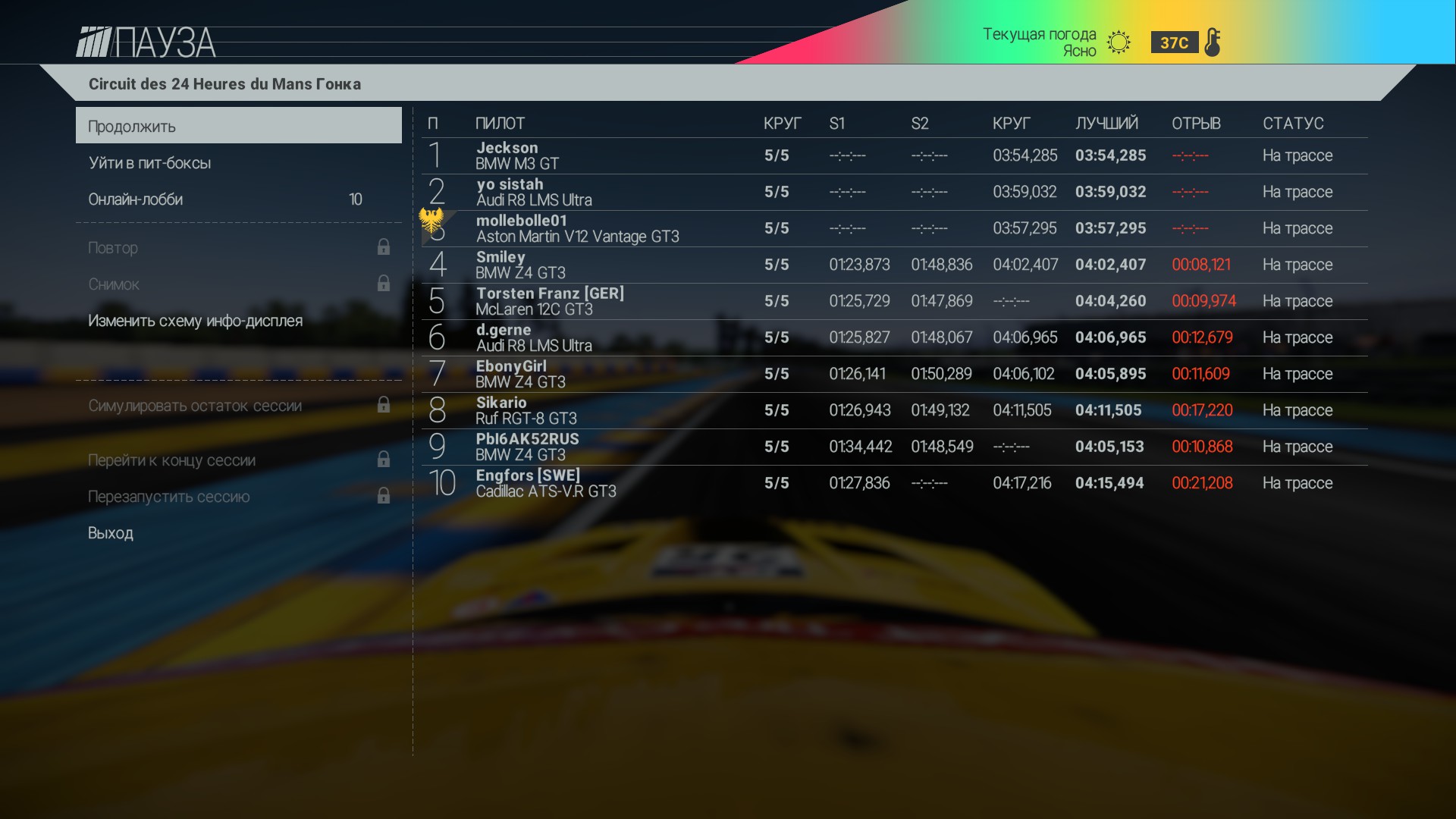Click the lock beside Перезапустить сессию
The image size is (1456, 819).
[384, 496]
